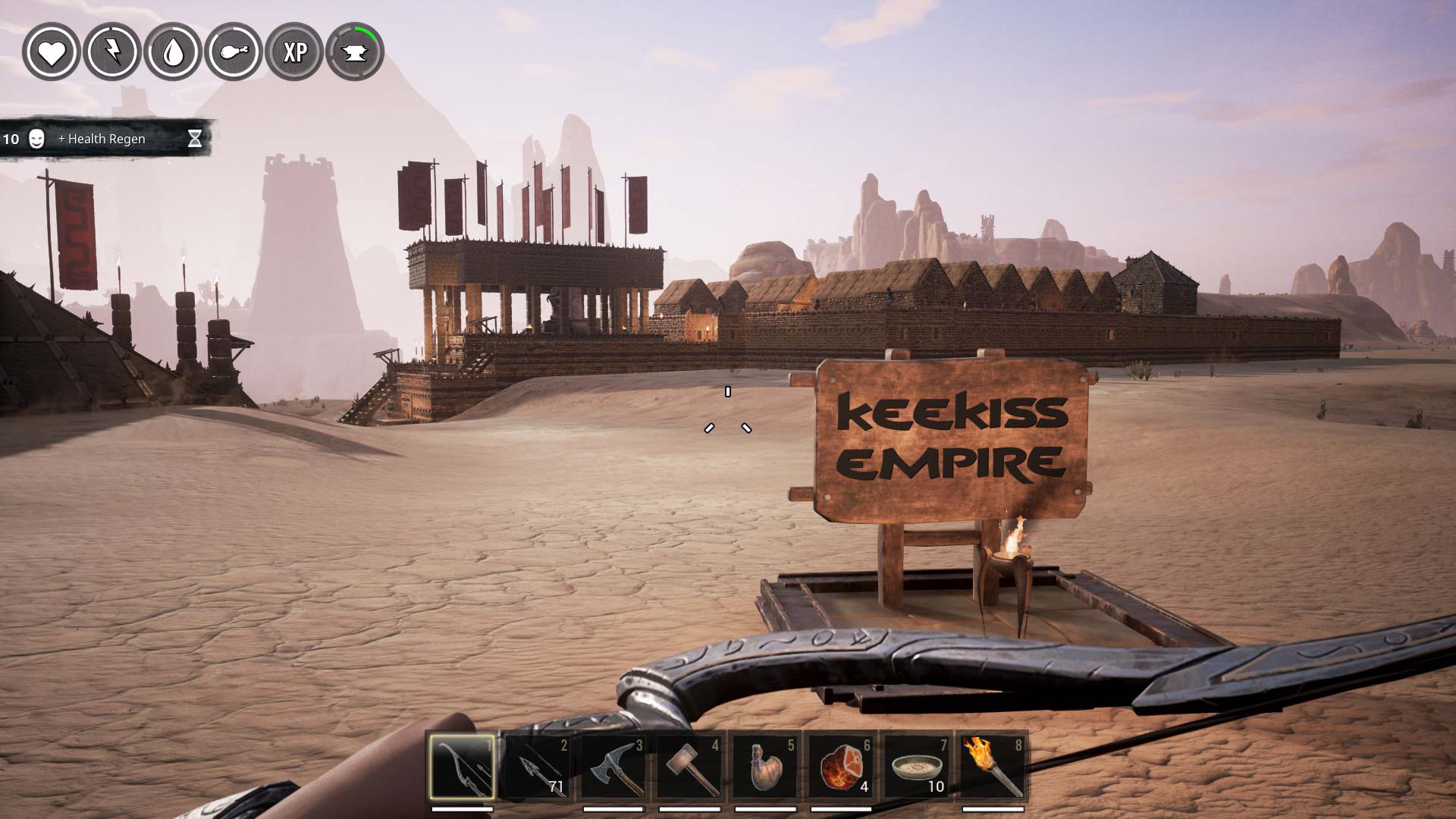The image size is (1456, 819).
Task: Use the waterskin in slot 5
Action: tap(765, 767)
